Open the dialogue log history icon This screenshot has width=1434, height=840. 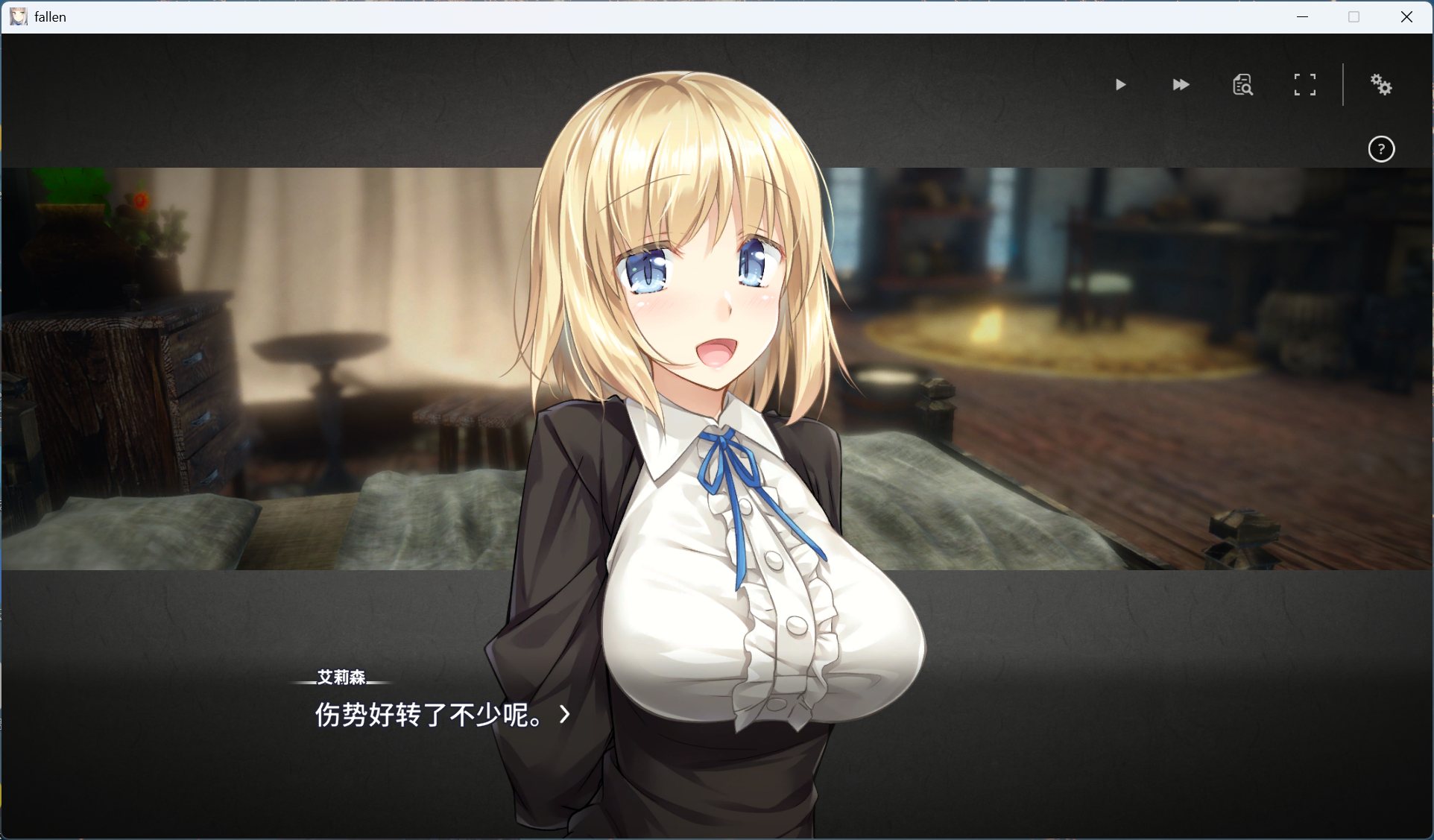(1242, 85)
